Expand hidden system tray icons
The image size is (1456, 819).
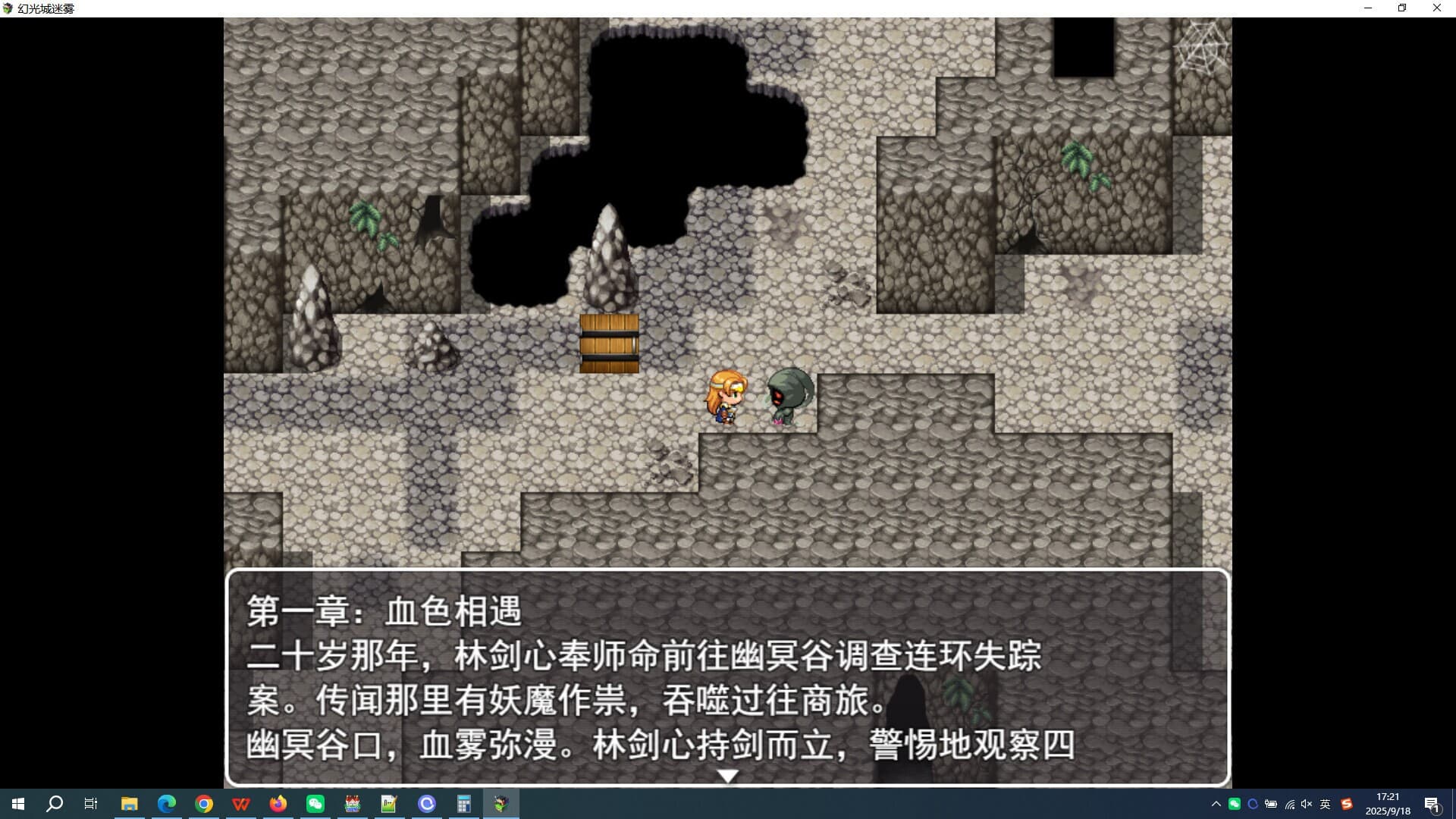point(1216,804)
